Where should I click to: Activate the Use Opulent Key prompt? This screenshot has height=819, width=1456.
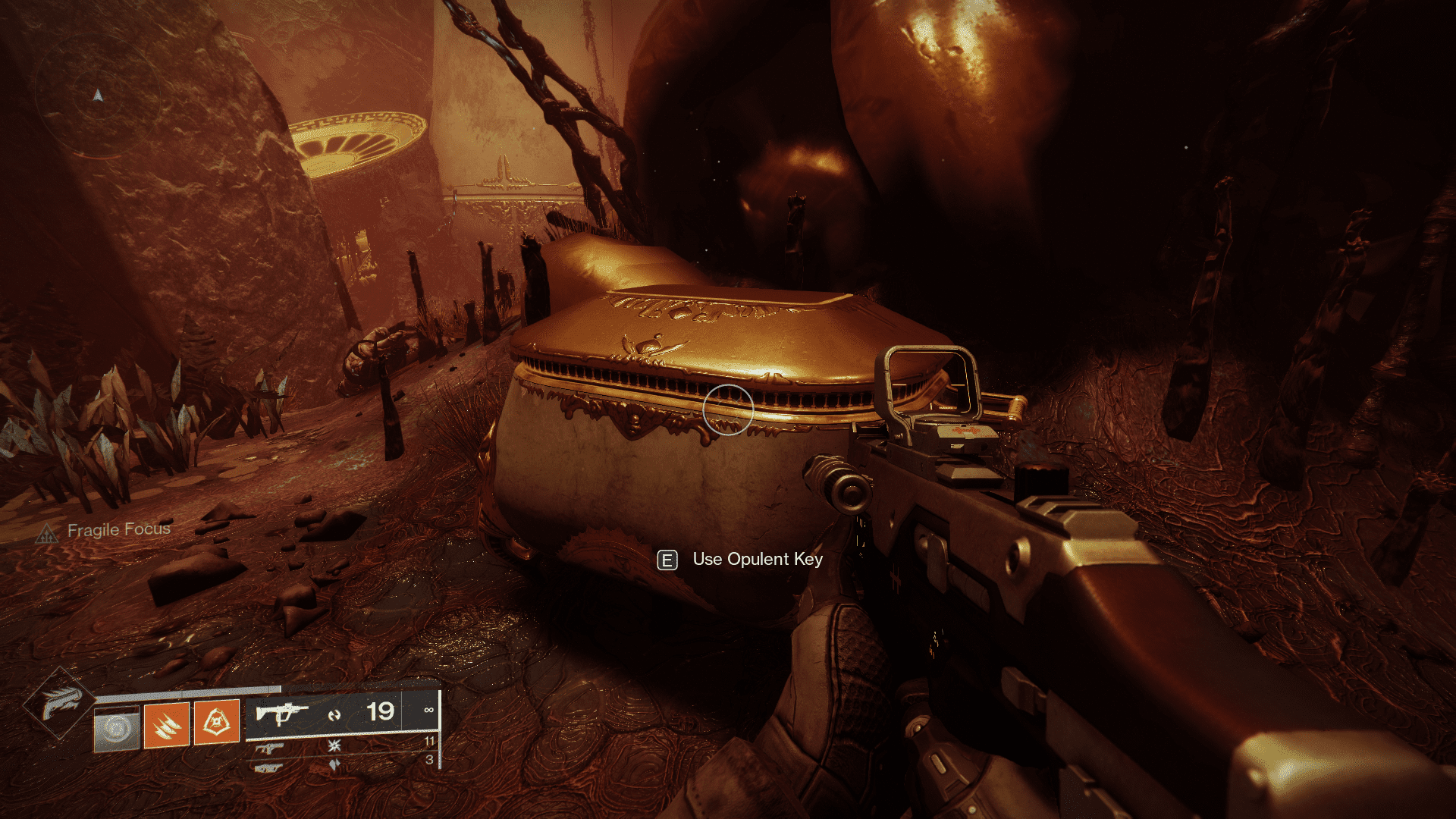click(x=756, y=560)
